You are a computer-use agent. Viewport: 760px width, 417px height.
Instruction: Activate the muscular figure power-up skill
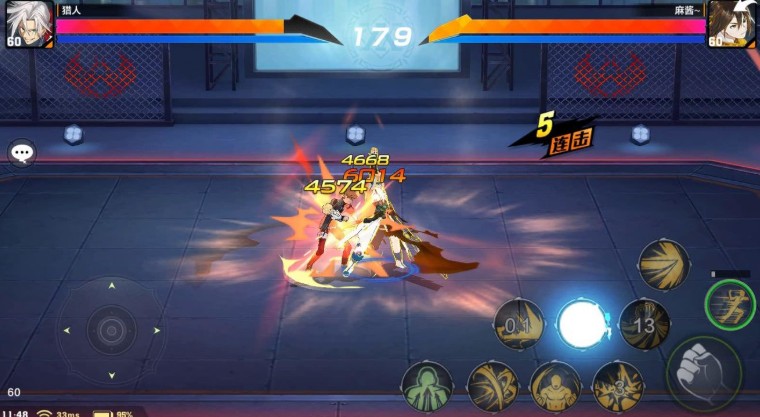pyautogui.click(x=554, y=386)
